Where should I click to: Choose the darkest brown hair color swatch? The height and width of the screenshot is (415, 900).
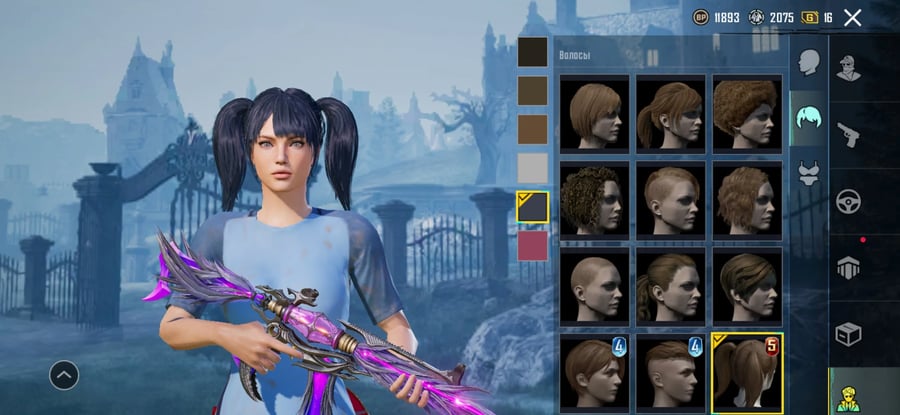[x=532, y=52]
